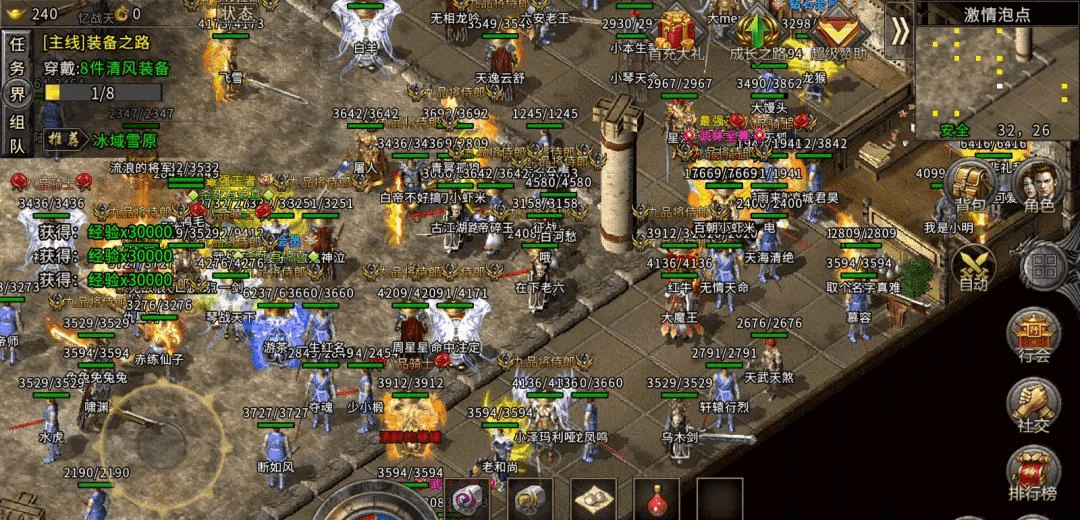Switch to the 组队 team tab
The width and height of the screenshot is (1080, 520).
tap(17, 133)
